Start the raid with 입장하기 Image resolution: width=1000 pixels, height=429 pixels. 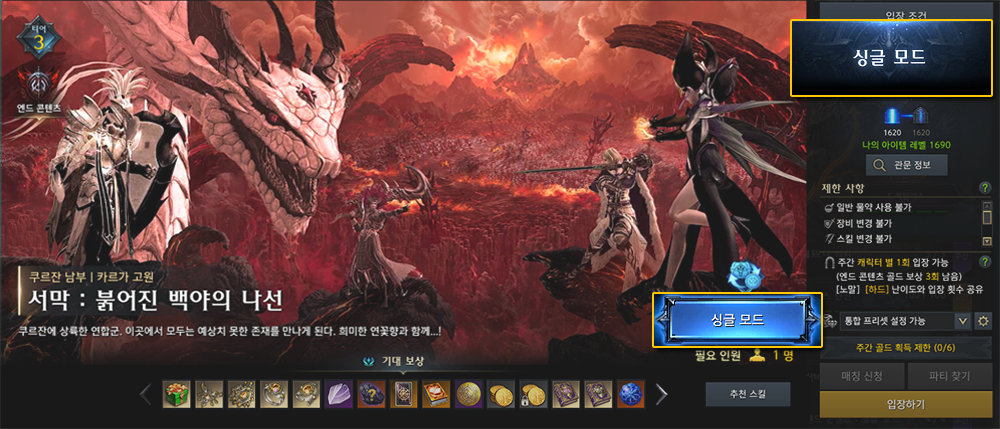(x=906, y=405)
